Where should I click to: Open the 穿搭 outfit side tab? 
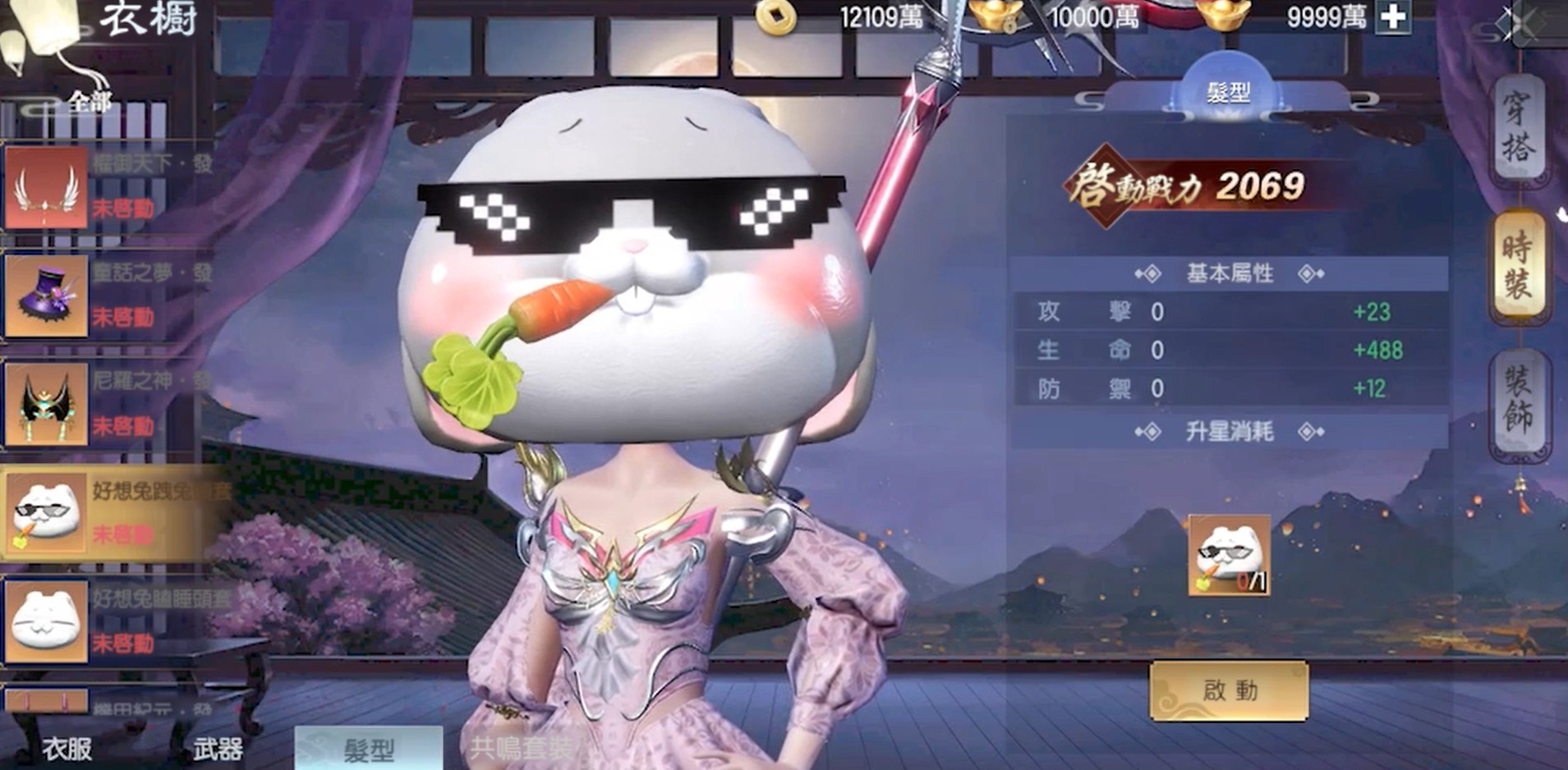tap(1518, 128)
